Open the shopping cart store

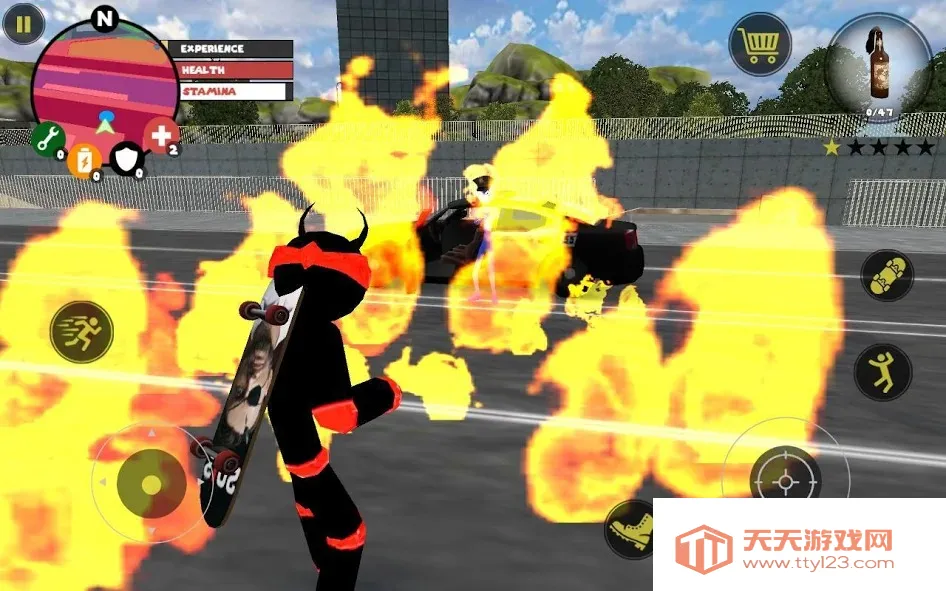pos(760,45)
